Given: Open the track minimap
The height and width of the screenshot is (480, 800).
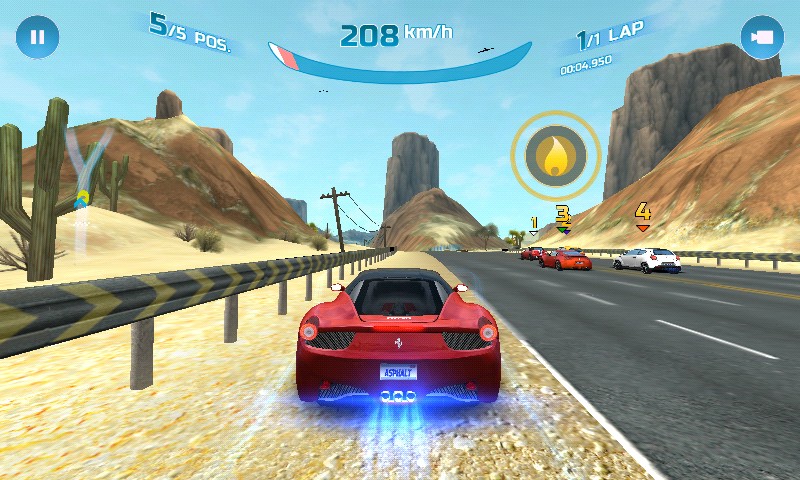Looking at the screenshot, I should [x=86, y=170].
